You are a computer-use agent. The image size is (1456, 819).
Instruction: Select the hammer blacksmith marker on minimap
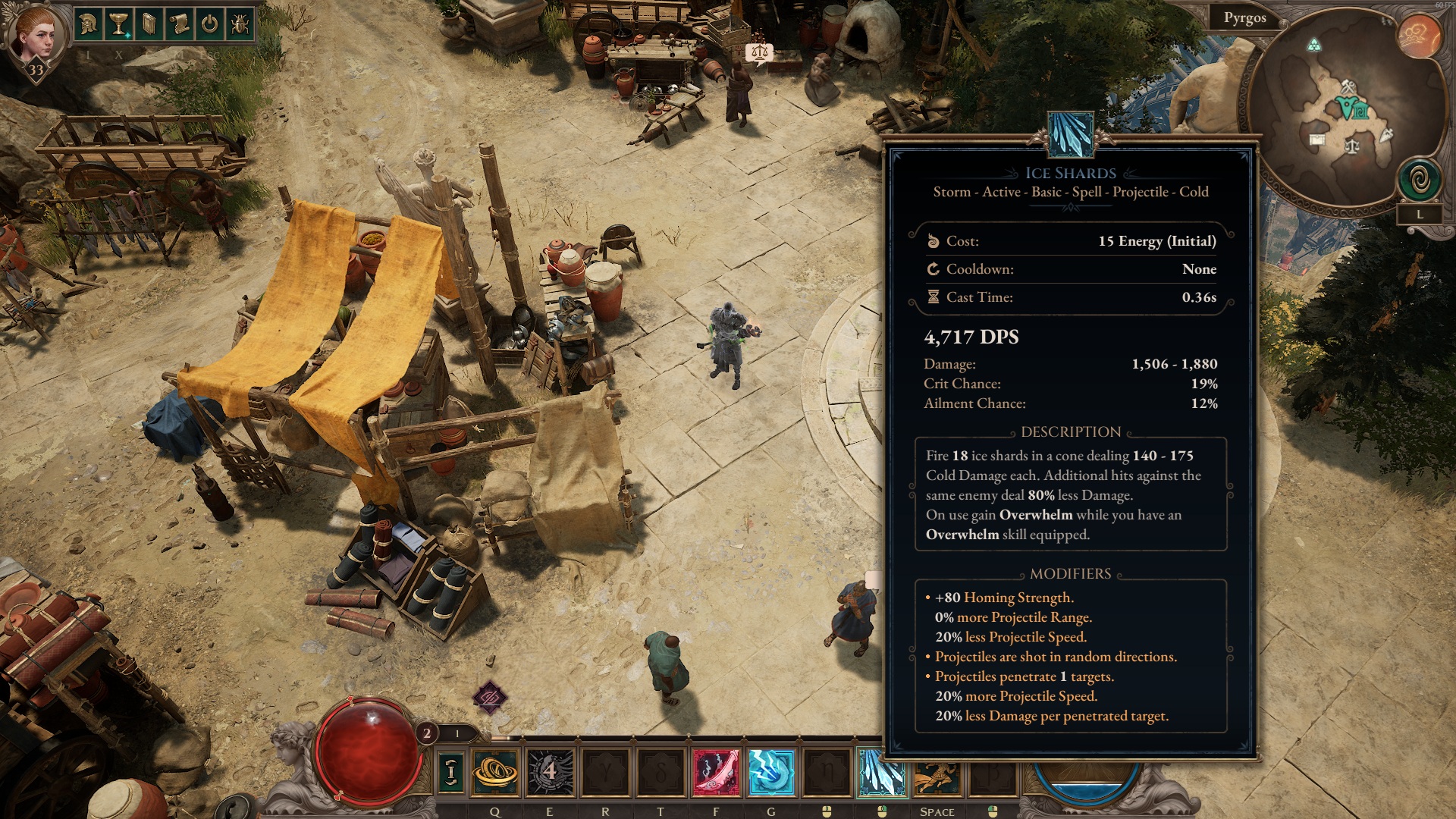coord(1347,86)
